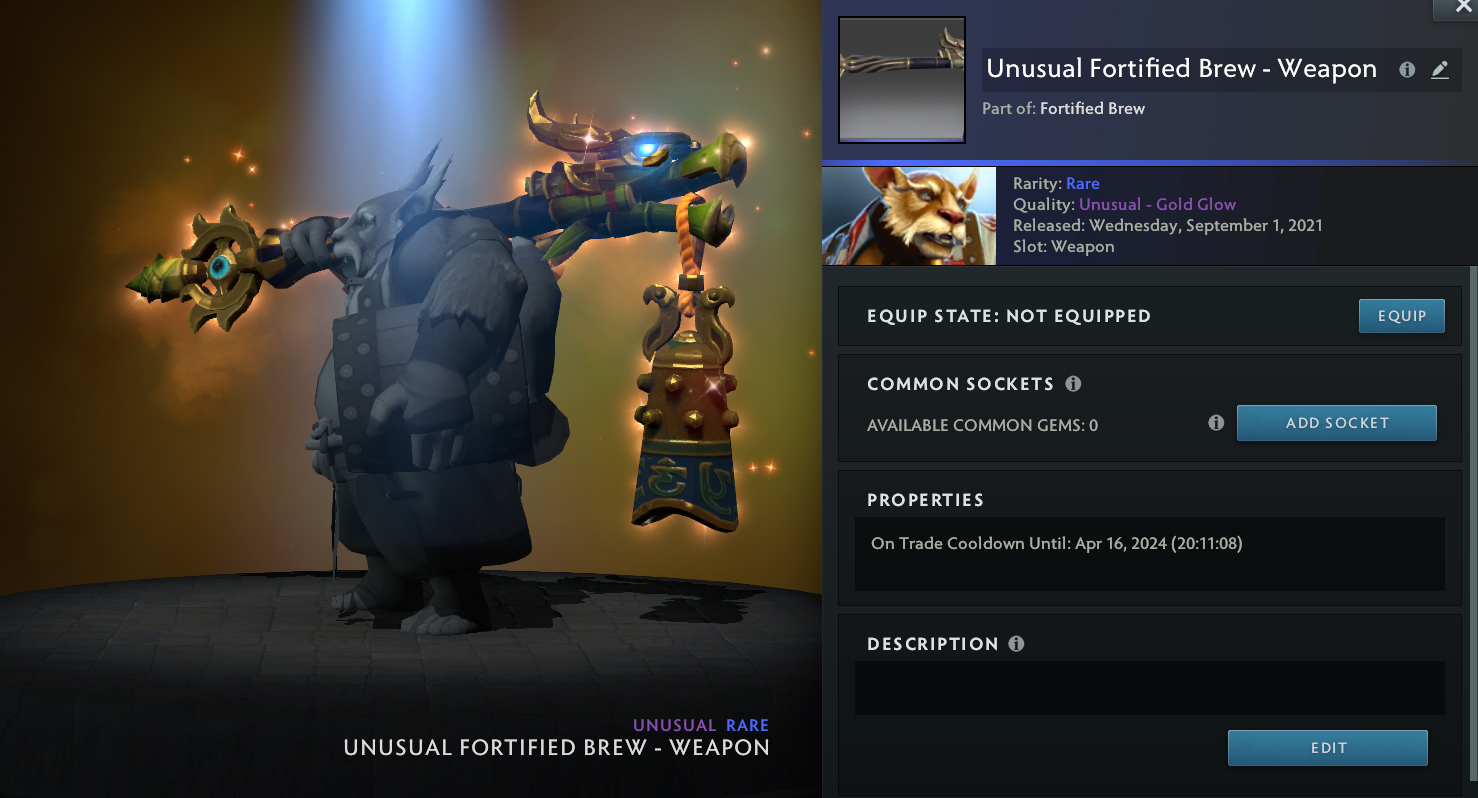
Task: Close the item details panel
Action: [x=1455, y=8]
